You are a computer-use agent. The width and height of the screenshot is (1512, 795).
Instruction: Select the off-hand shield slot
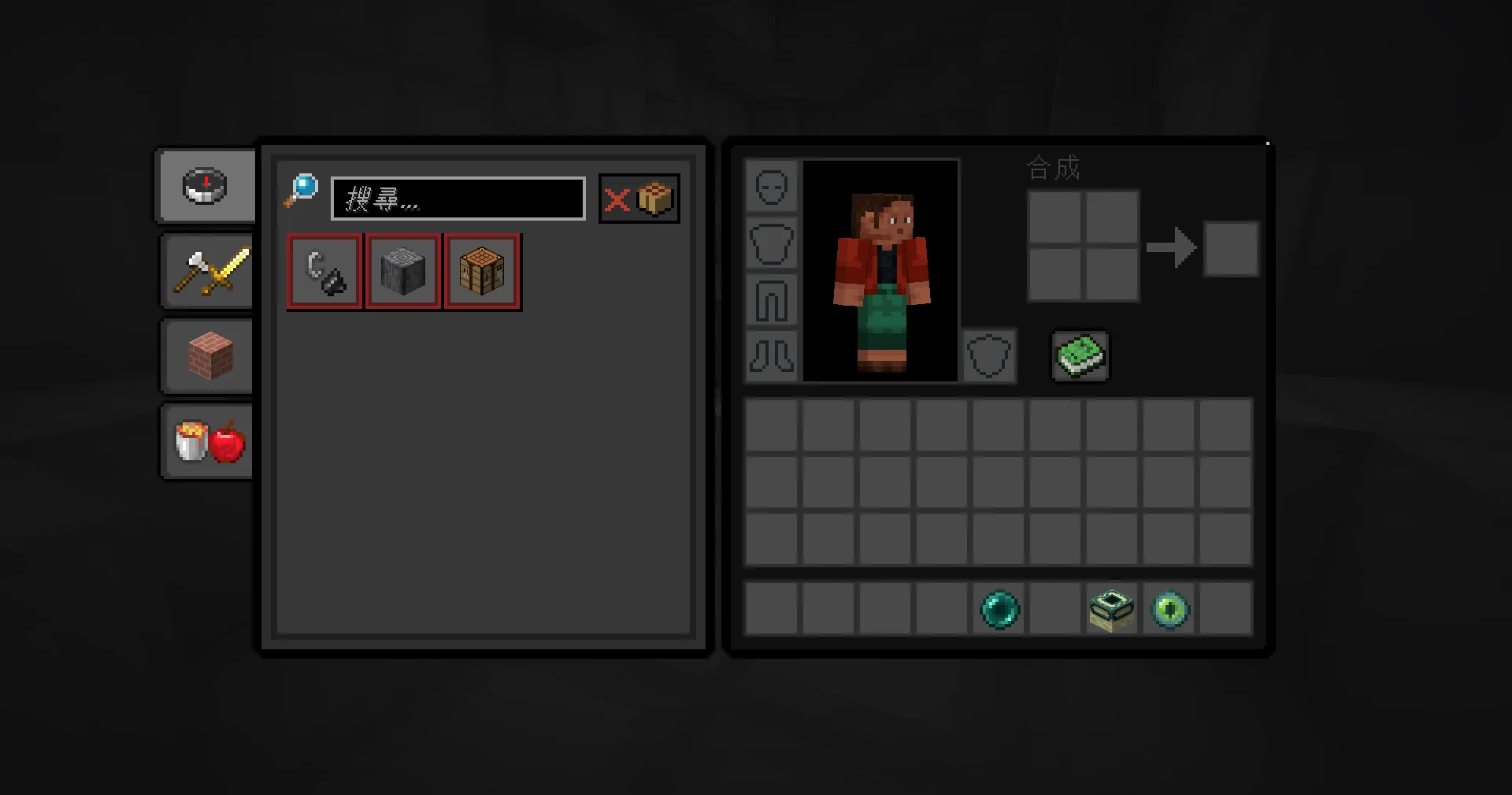(988, 356)
